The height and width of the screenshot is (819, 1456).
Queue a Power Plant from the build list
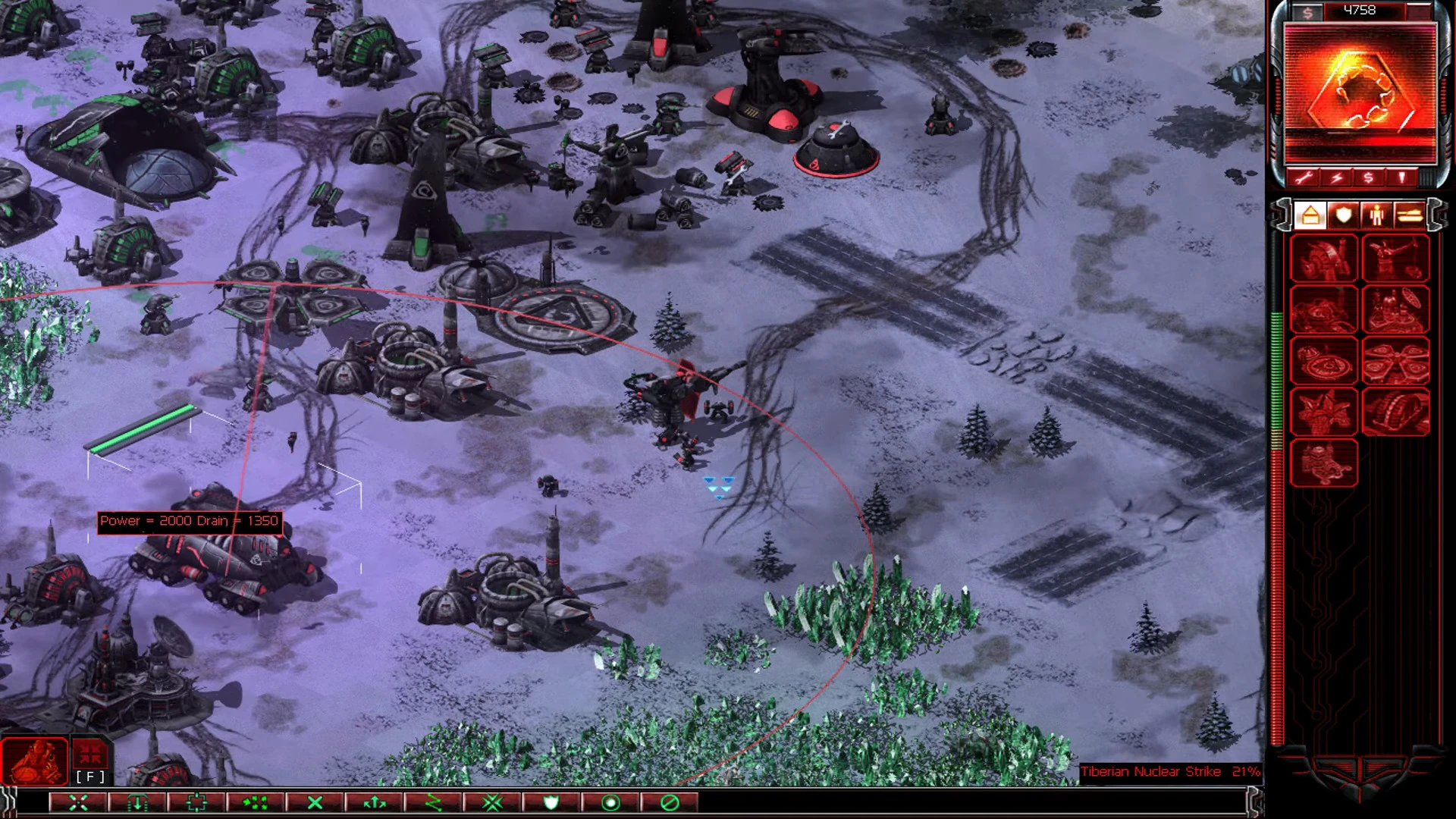point(1324,260)
